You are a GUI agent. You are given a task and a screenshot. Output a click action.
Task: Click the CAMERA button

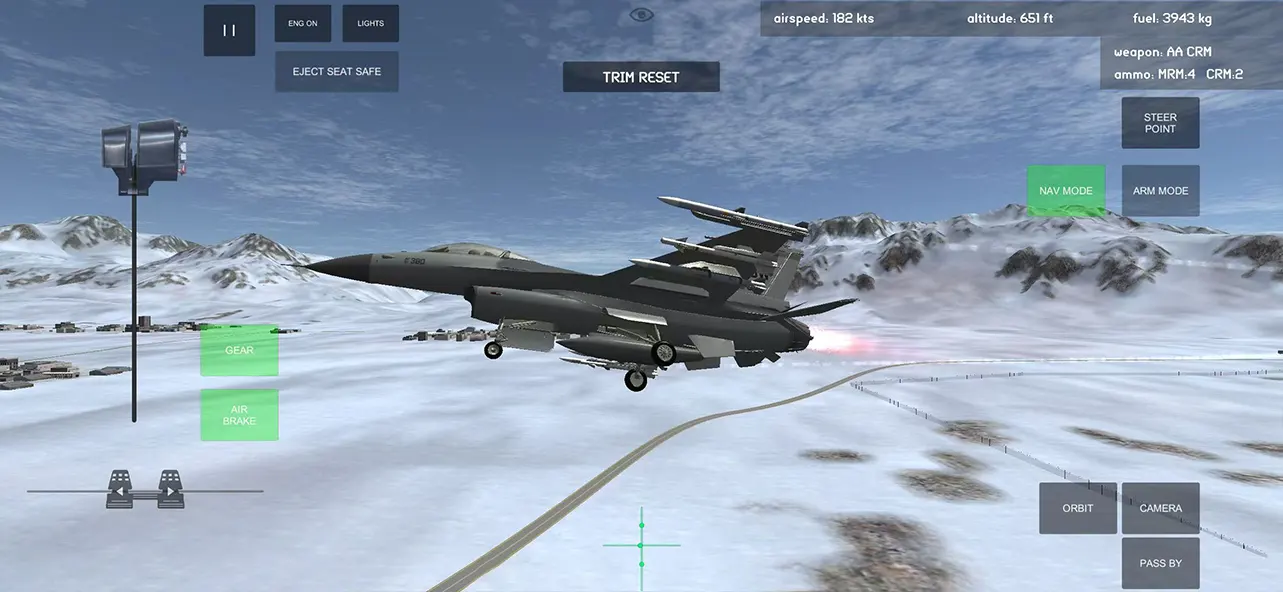point(1160,508)
